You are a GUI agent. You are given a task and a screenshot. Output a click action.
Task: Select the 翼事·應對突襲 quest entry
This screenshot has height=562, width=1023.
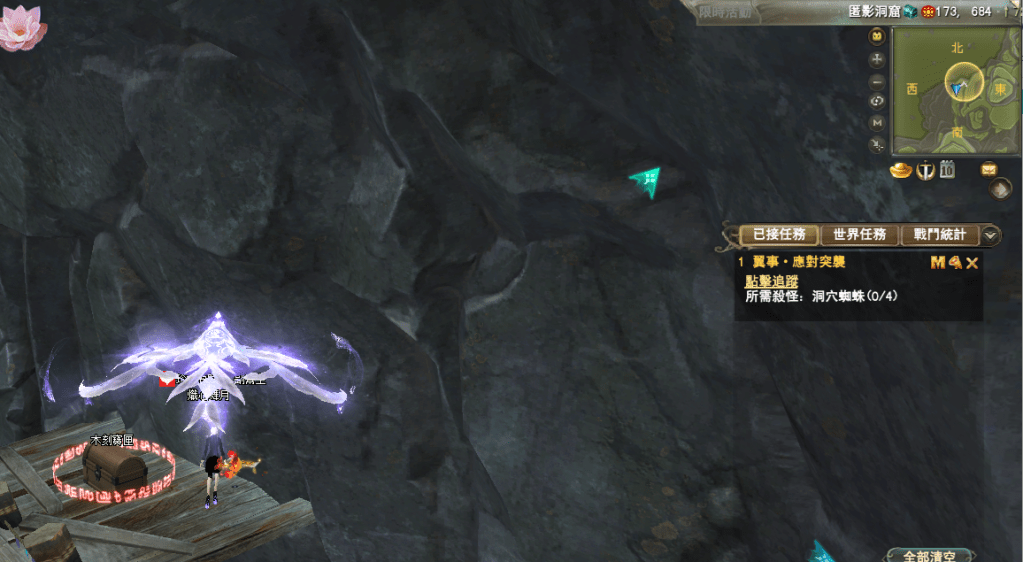pyautogui.click(x=798, y=262)
